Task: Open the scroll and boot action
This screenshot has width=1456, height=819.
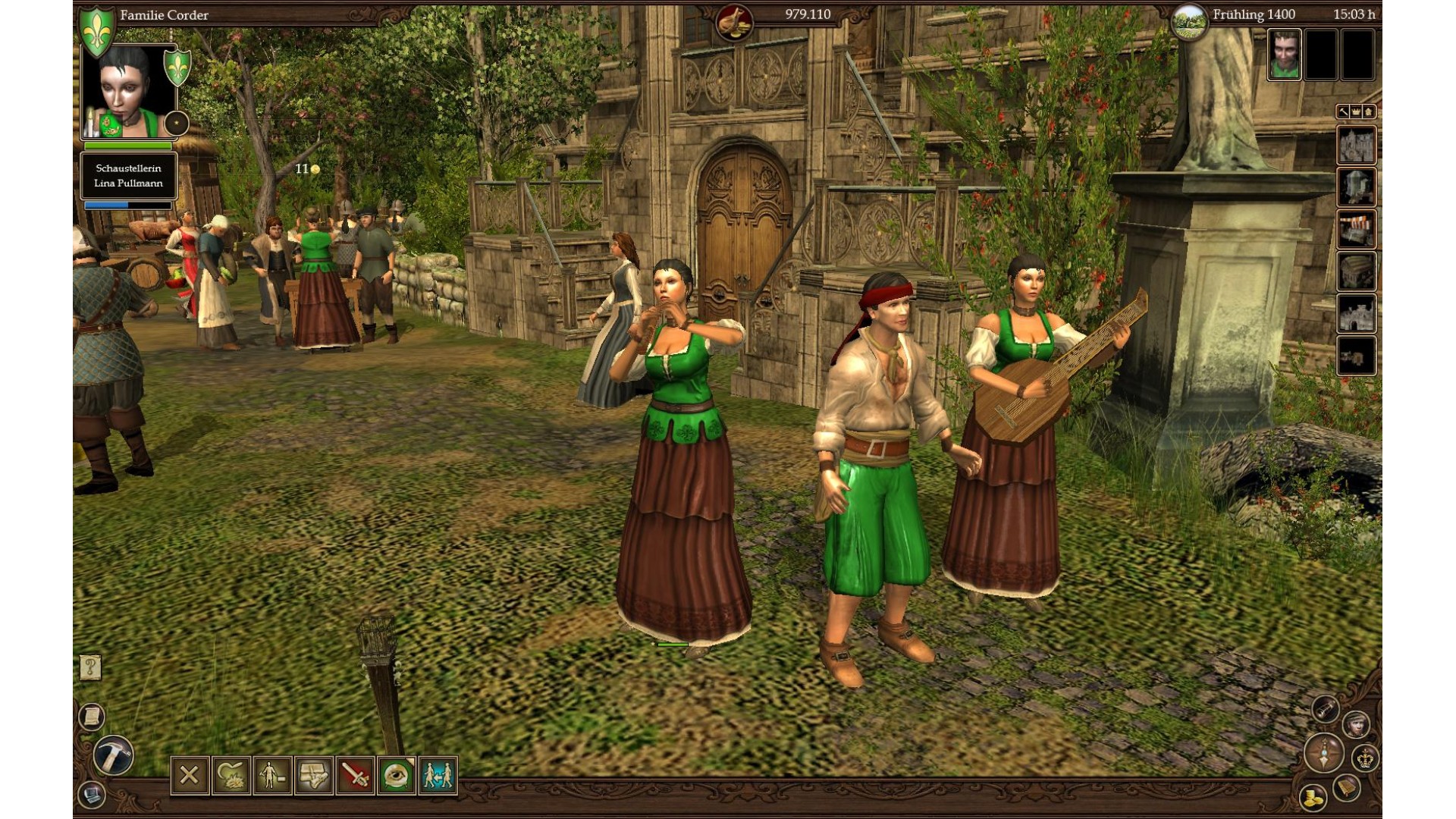Action: point(314,775)
